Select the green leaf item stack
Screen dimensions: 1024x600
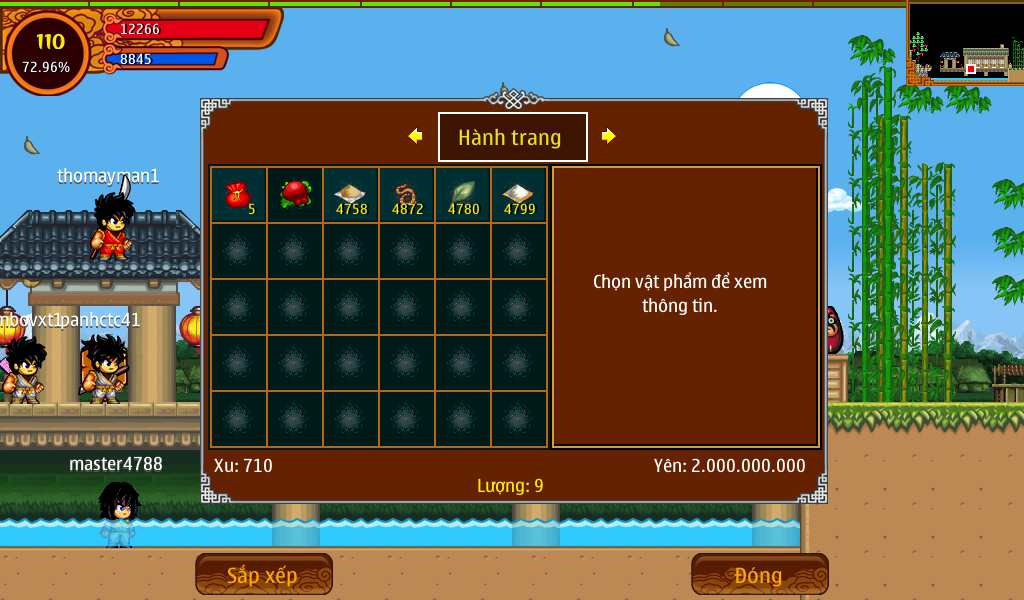(463, 195)
